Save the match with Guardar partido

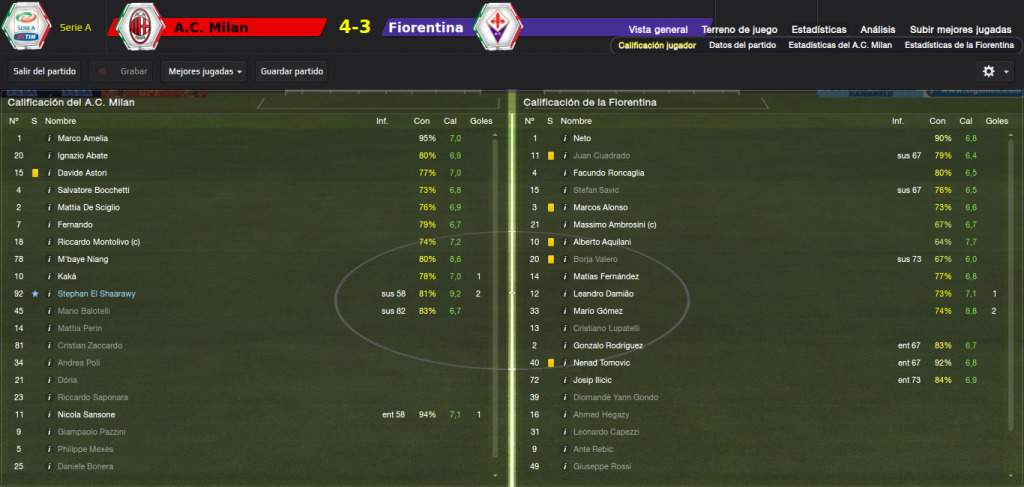[x=292, y=72]
